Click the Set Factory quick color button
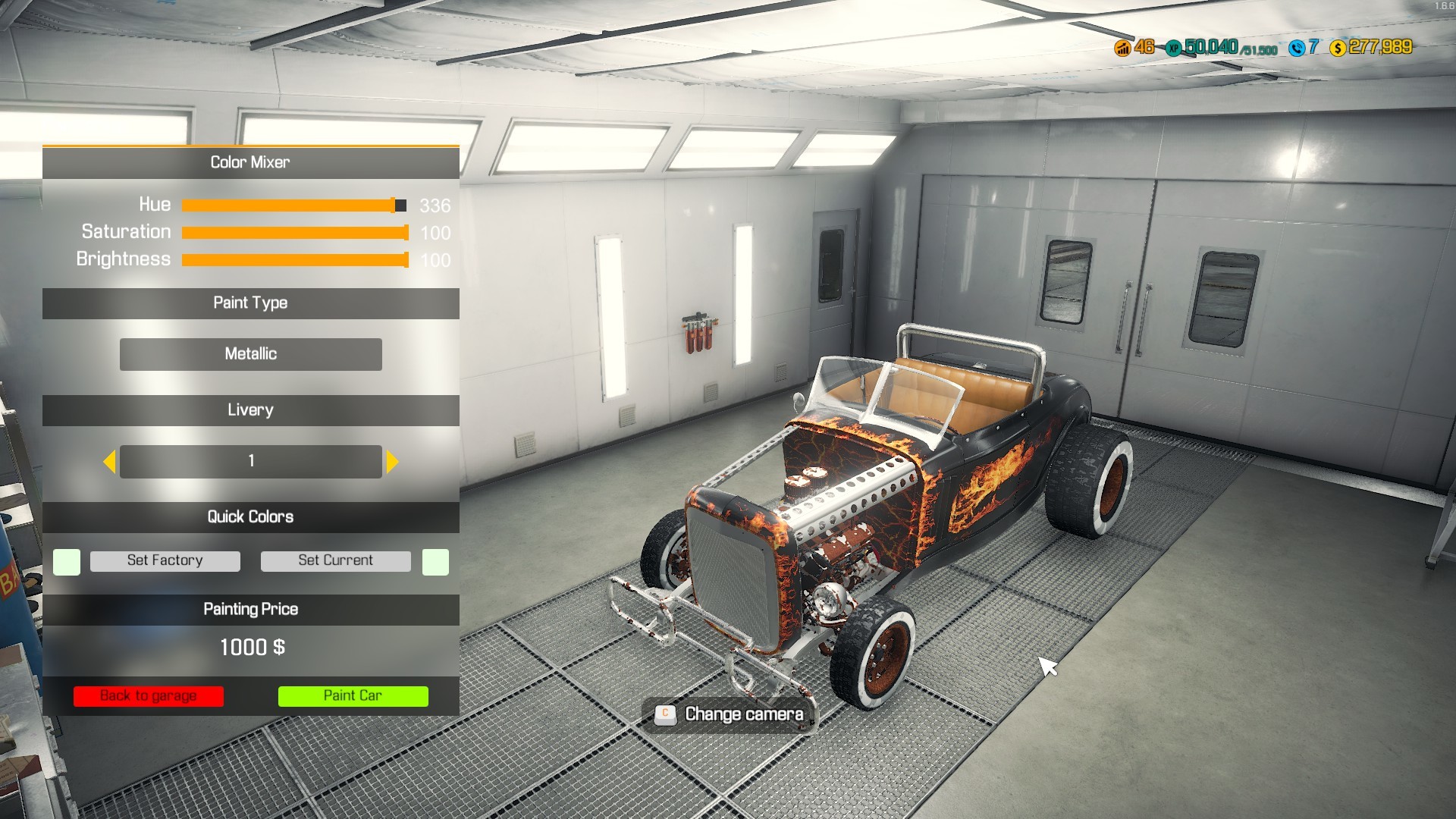Screen dimensions: 1456x819 (165, 560)
